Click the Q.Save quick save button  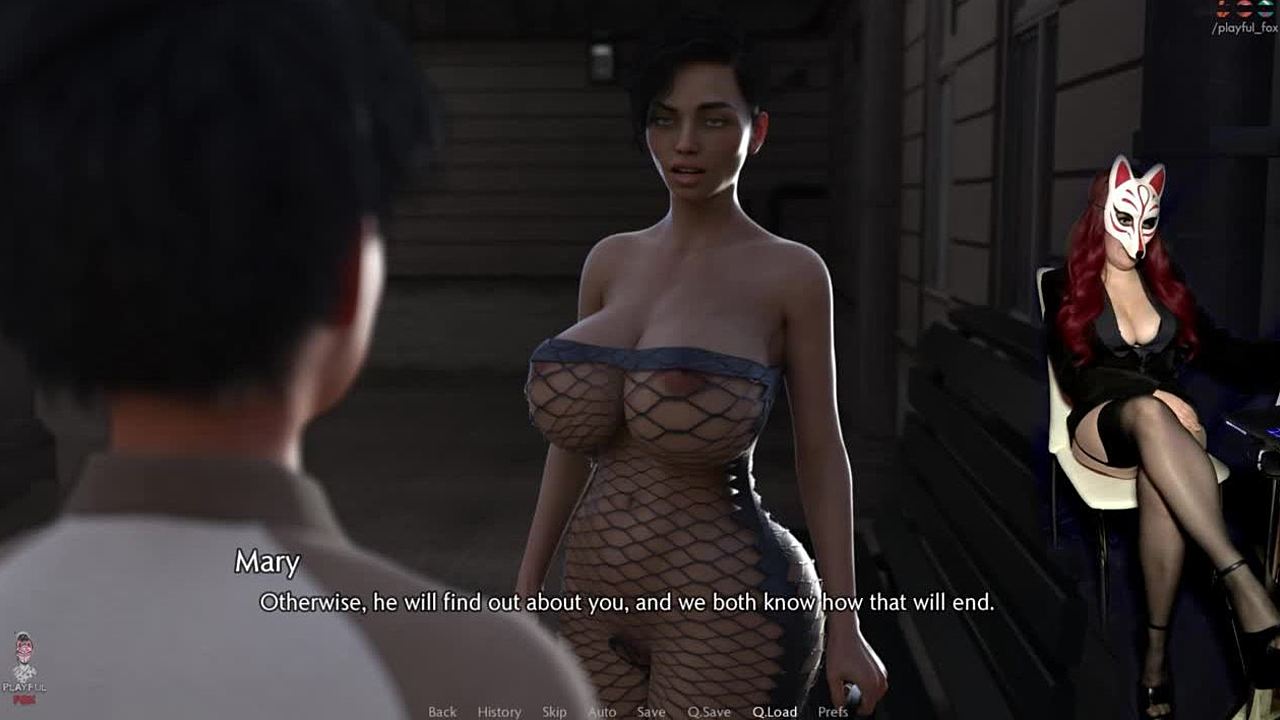pos(708,712)
